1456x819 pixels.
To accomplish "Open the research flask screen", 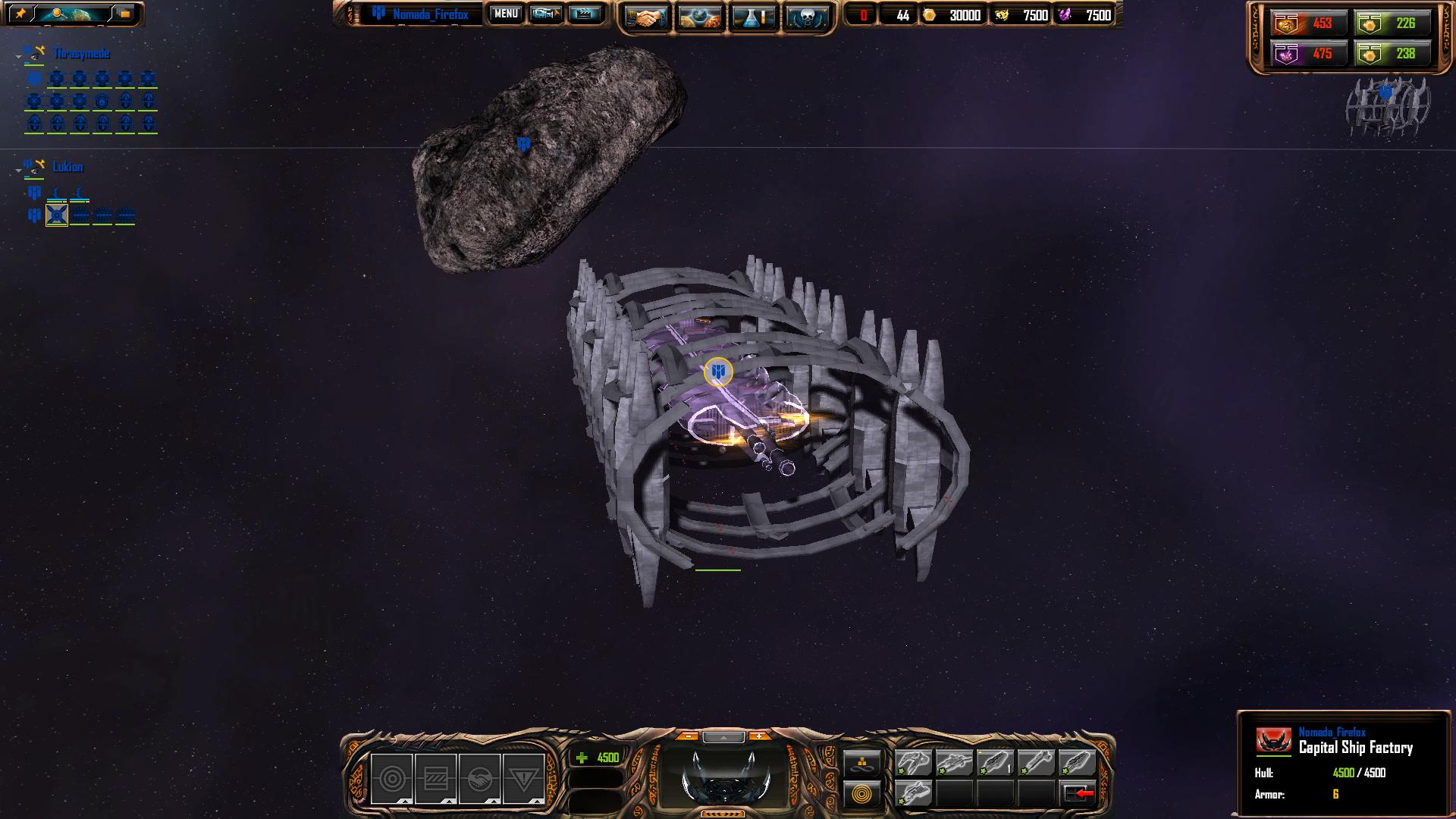I will point(754,17).
